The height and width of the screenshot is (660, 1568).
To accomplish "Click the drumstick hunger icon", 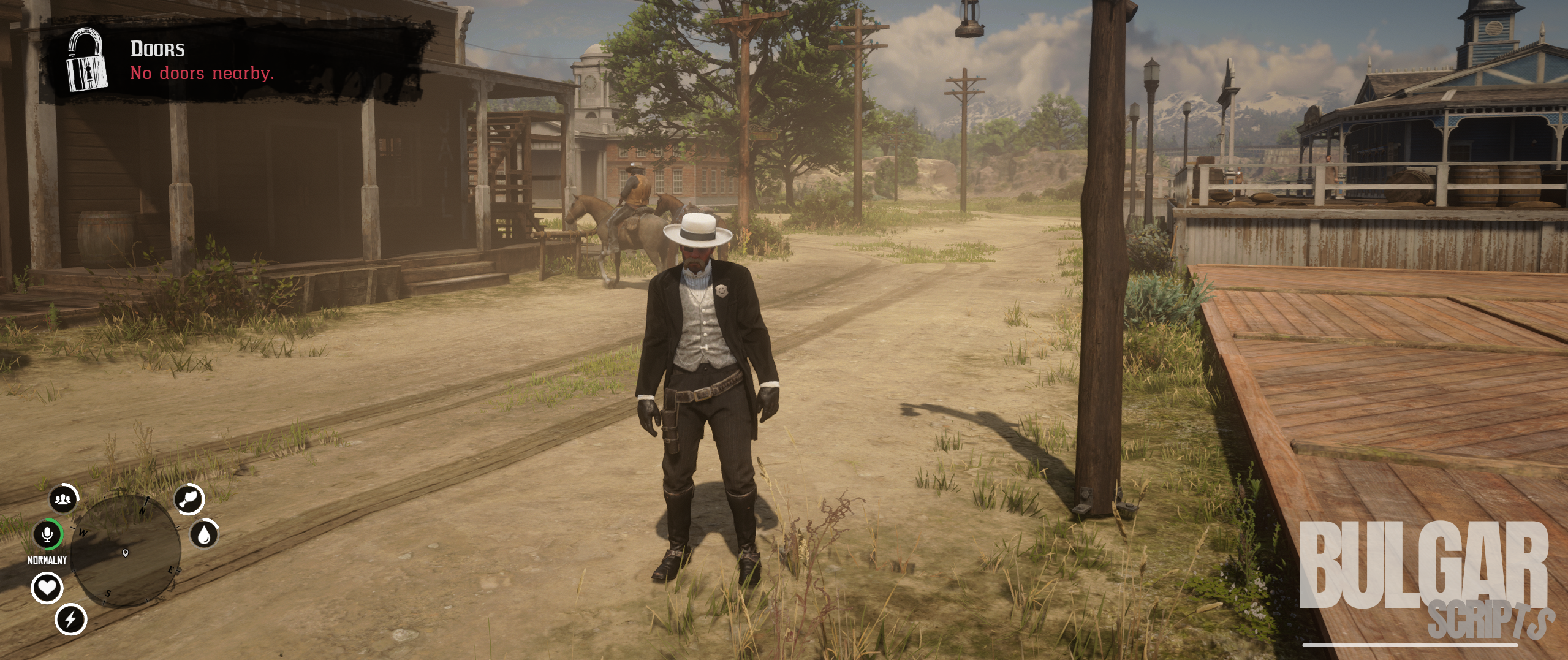I will coord(189,499).
